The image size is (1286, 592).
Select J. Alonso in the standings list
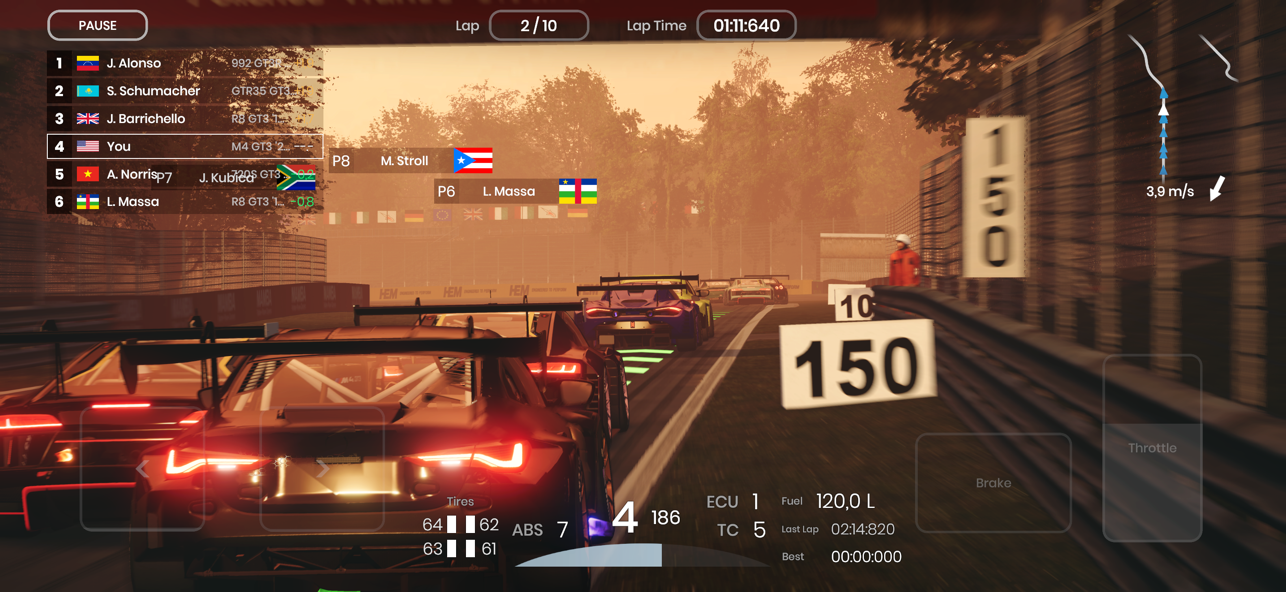click(184, 63)
